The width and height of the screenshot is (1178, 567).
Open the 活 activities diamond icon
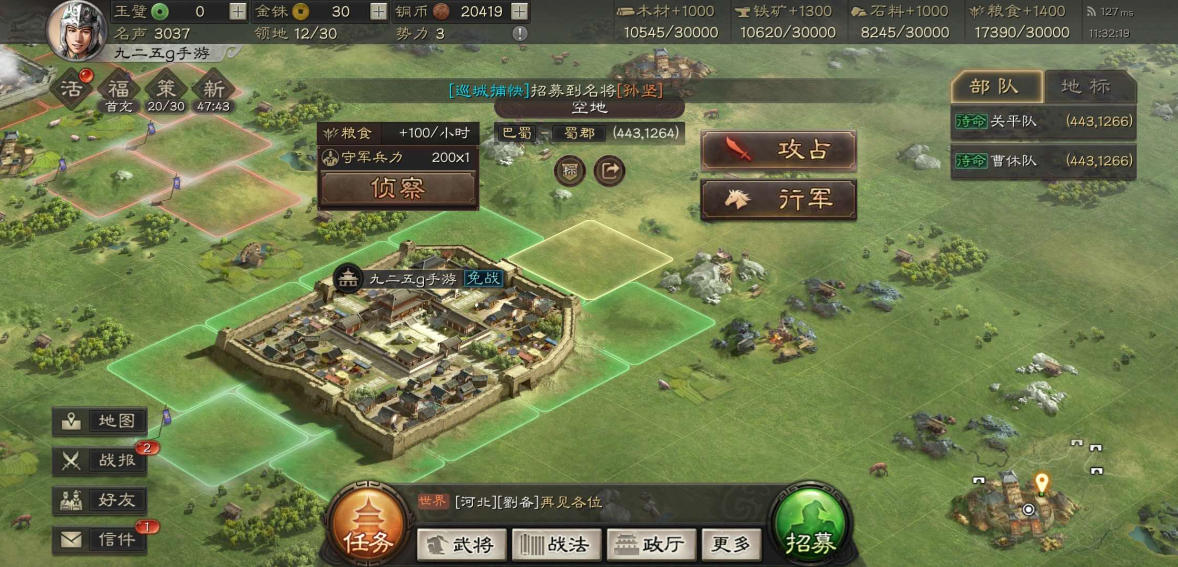[x=72, y=90]
